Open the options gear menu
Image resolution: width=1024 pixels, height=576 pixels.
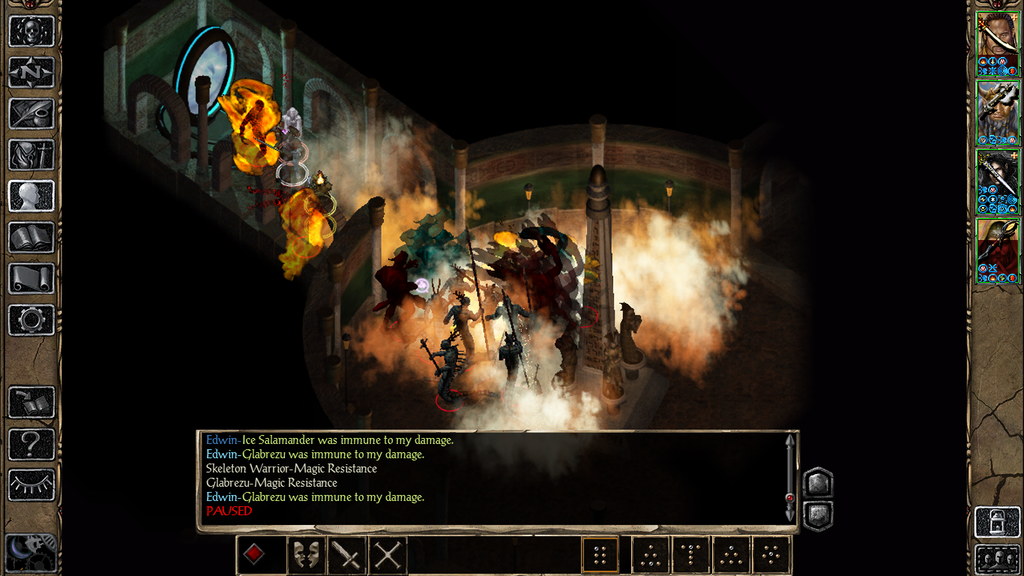point(31,319)
